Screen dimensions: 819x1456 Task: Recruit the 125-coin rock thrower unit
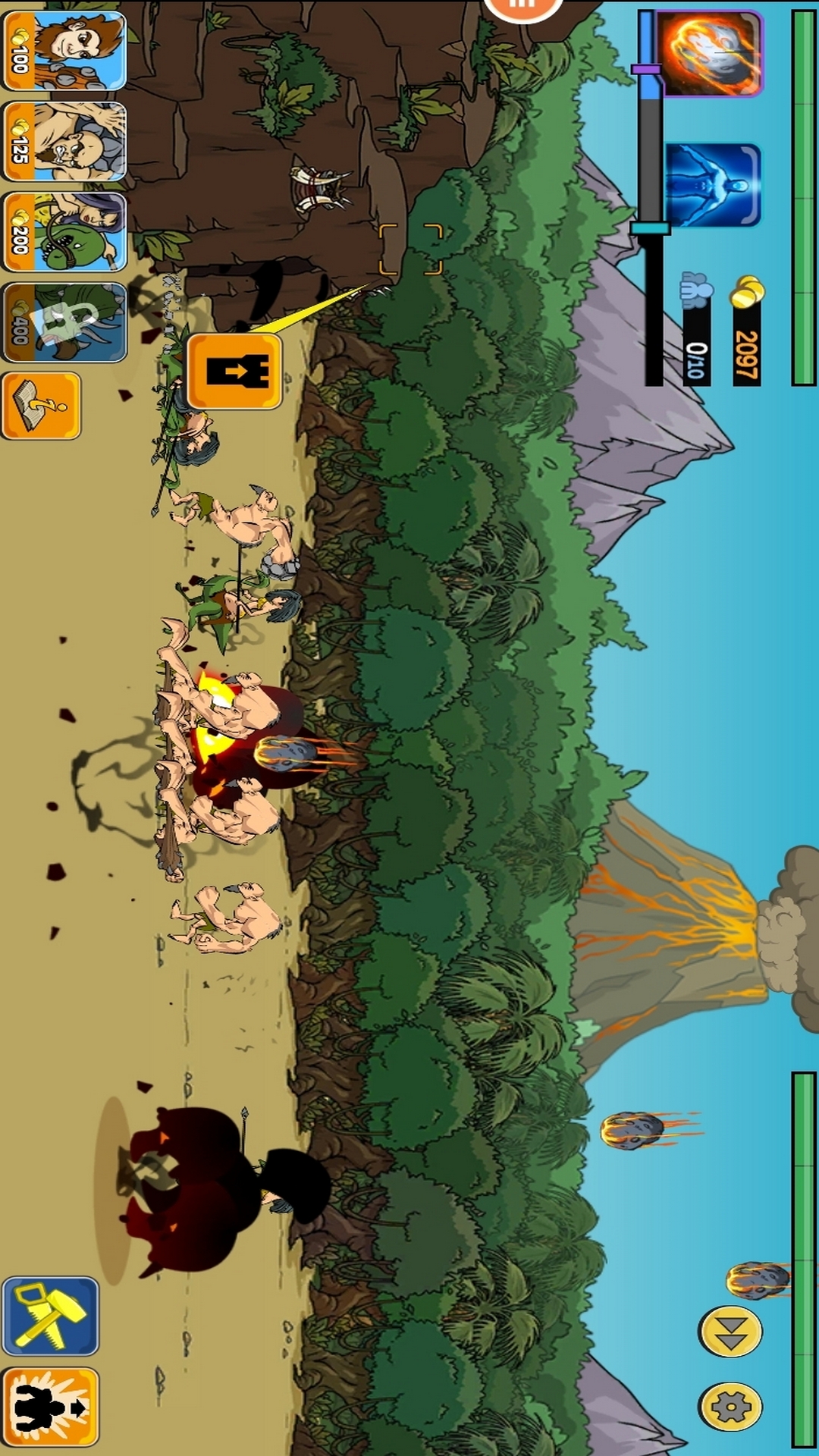[64, 142]
